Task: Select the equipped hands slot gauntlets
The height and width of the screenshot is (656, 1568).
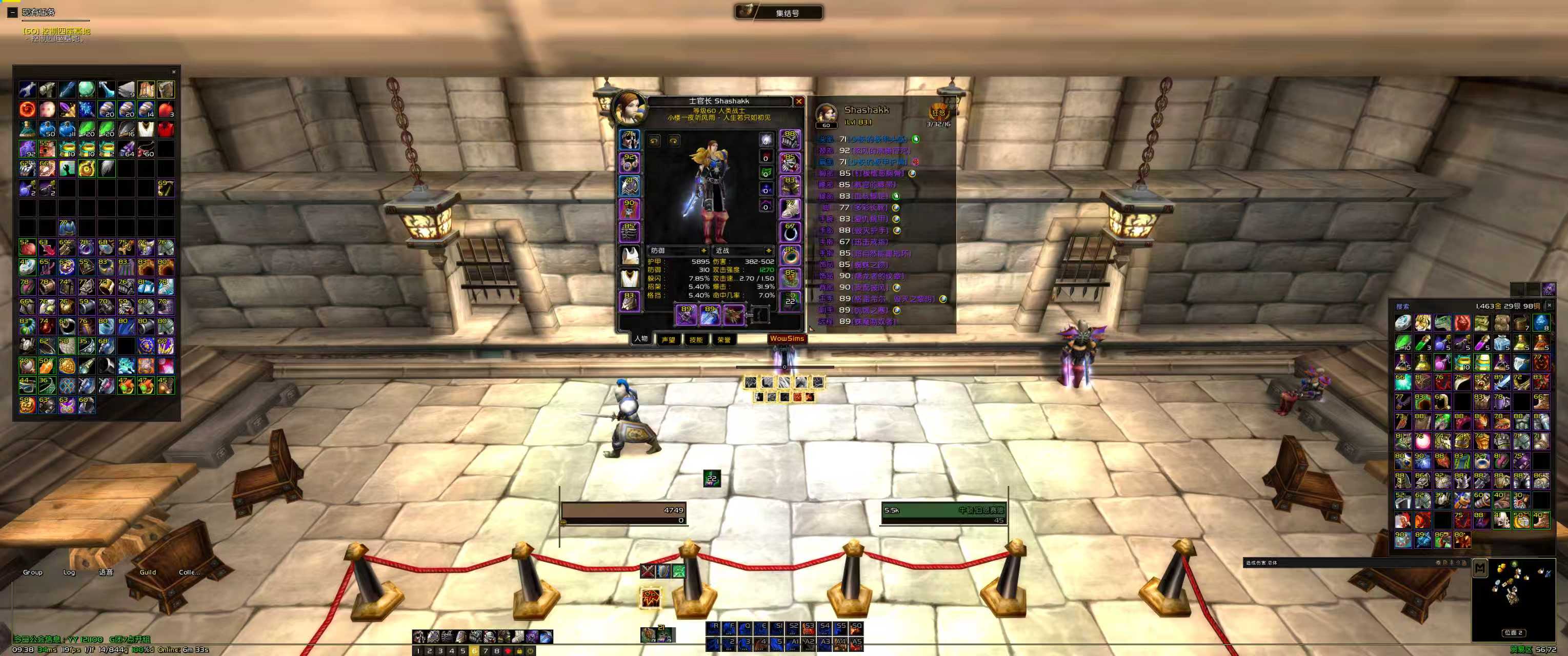Action: coord(790,139)
